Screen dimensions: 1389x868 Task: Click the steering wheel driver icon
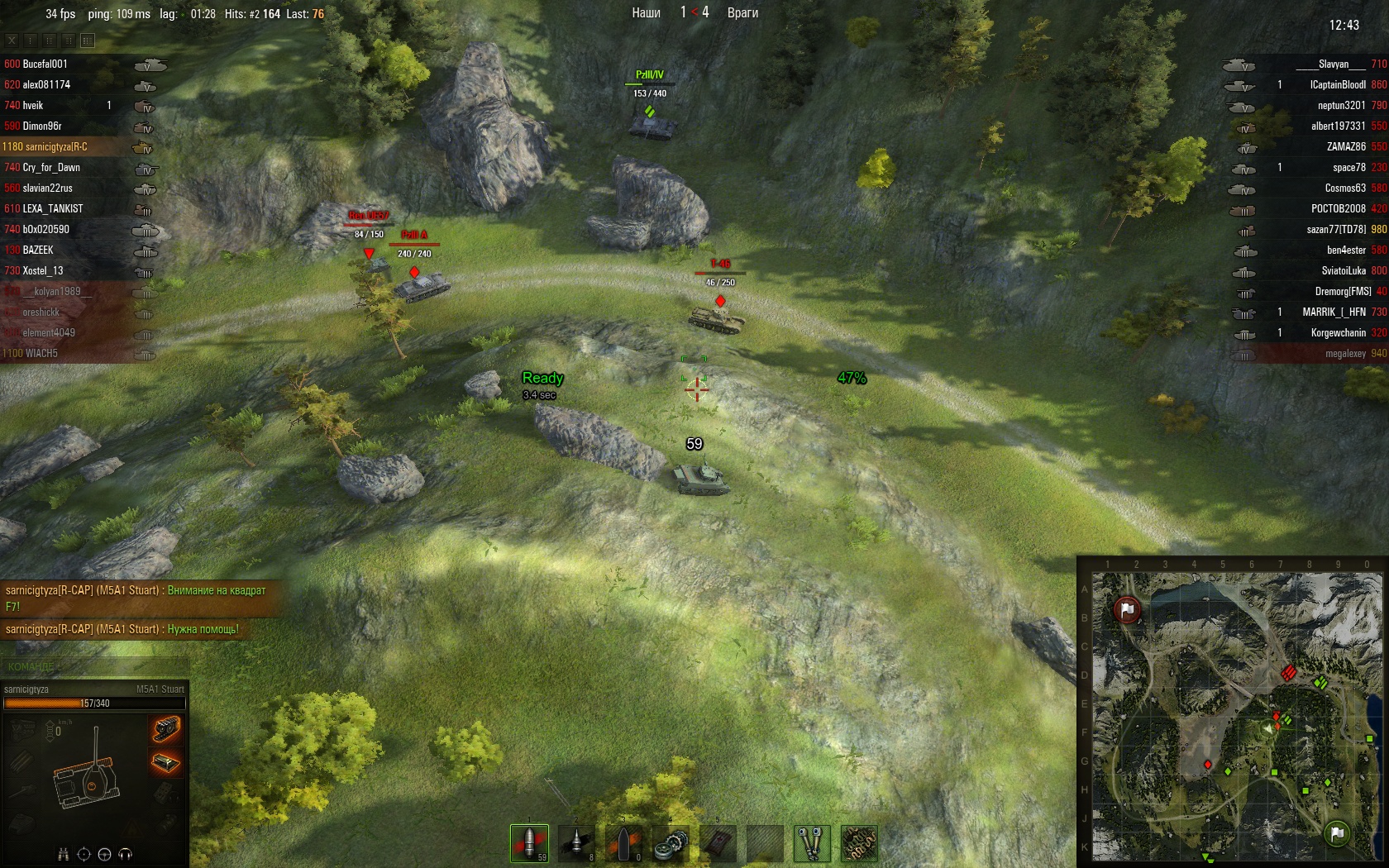tap(104, 854)
